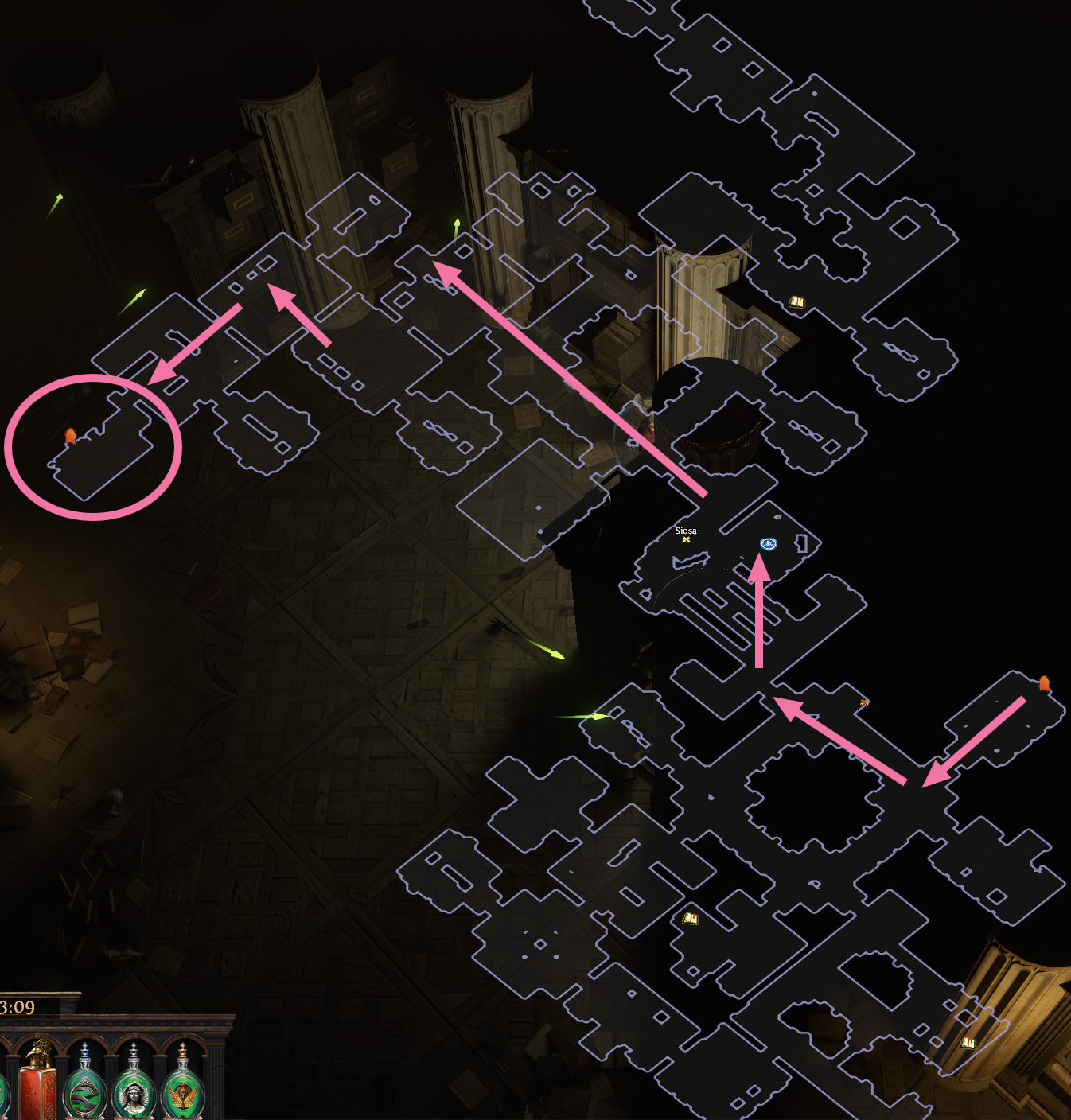Use the red life flask
This screenshot has width=1071, height=1120.
tap(38, 1083)
